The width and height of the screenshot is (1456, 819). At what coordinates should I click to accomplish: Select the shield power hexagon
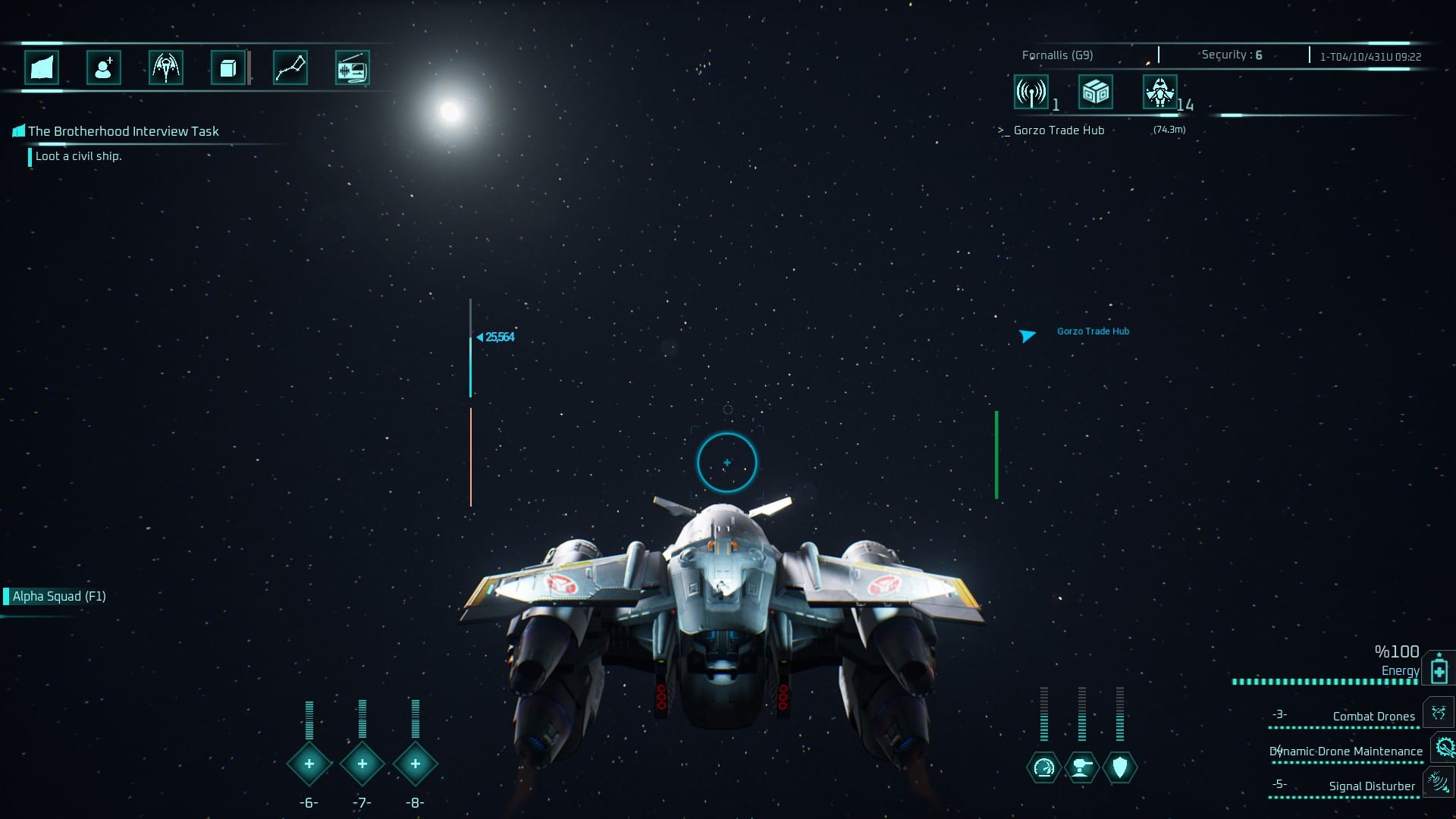[x=1120, y=767]
